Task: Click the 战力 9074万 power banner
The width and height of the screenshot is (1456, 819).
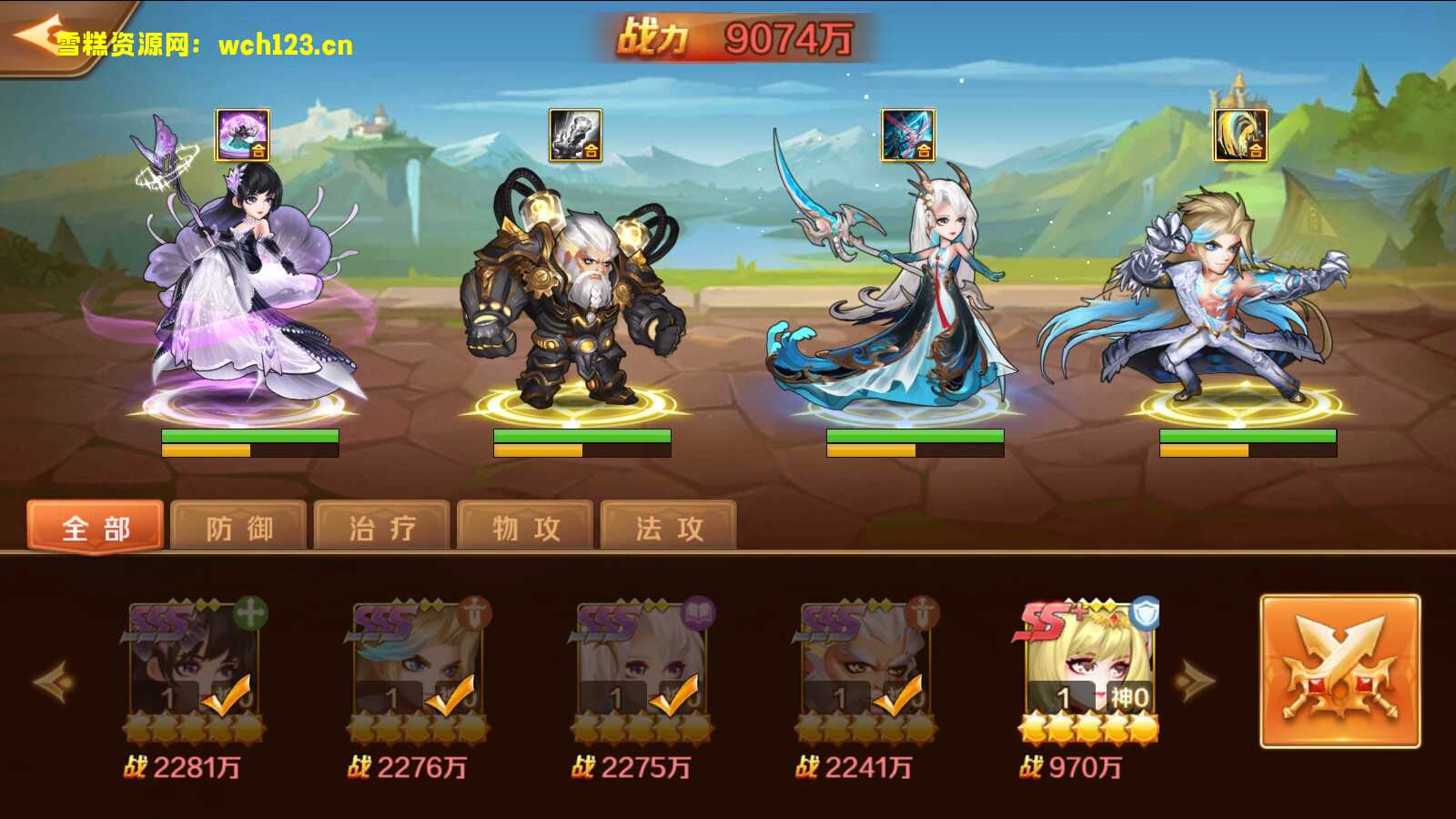Action: point(737,35)
